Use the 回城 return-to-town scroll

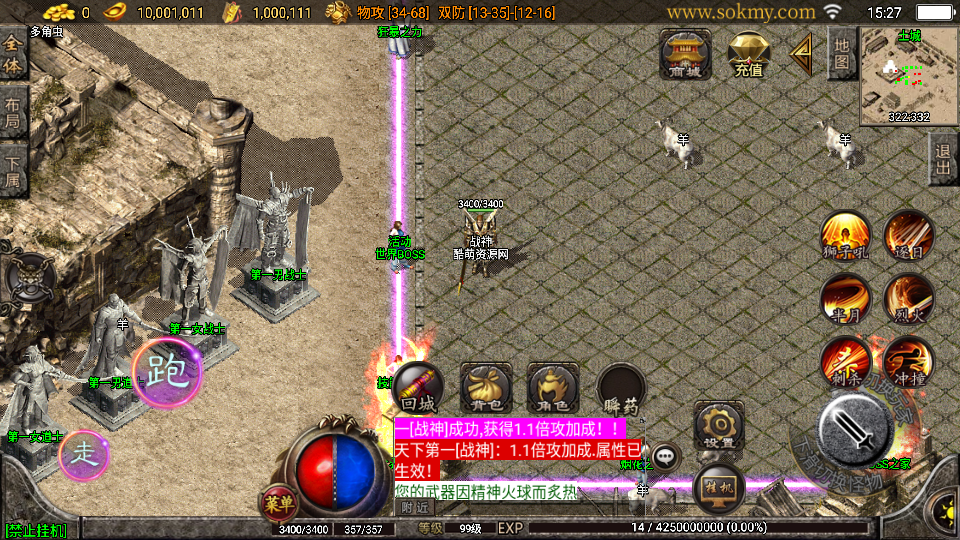click(418, 388)
